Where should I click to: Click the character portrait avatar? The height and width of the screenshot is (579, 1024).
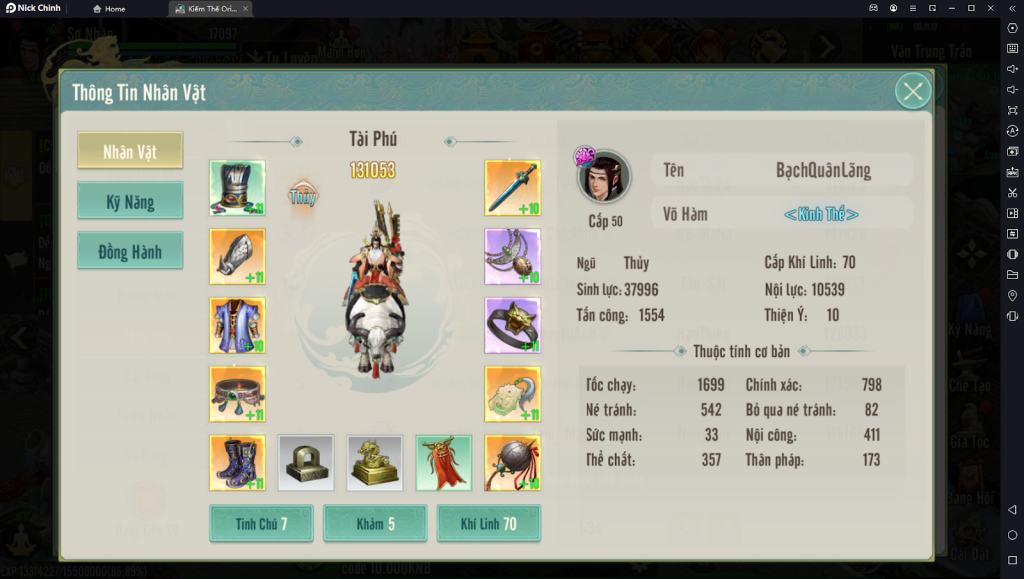pos(605,178)
